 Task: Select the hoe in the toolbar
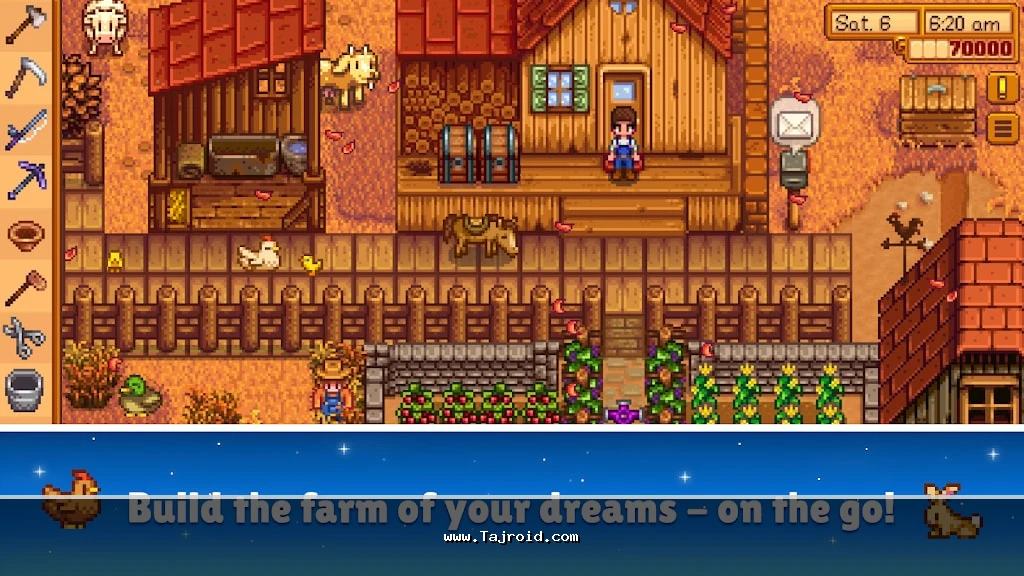click(x=26, y=287)
